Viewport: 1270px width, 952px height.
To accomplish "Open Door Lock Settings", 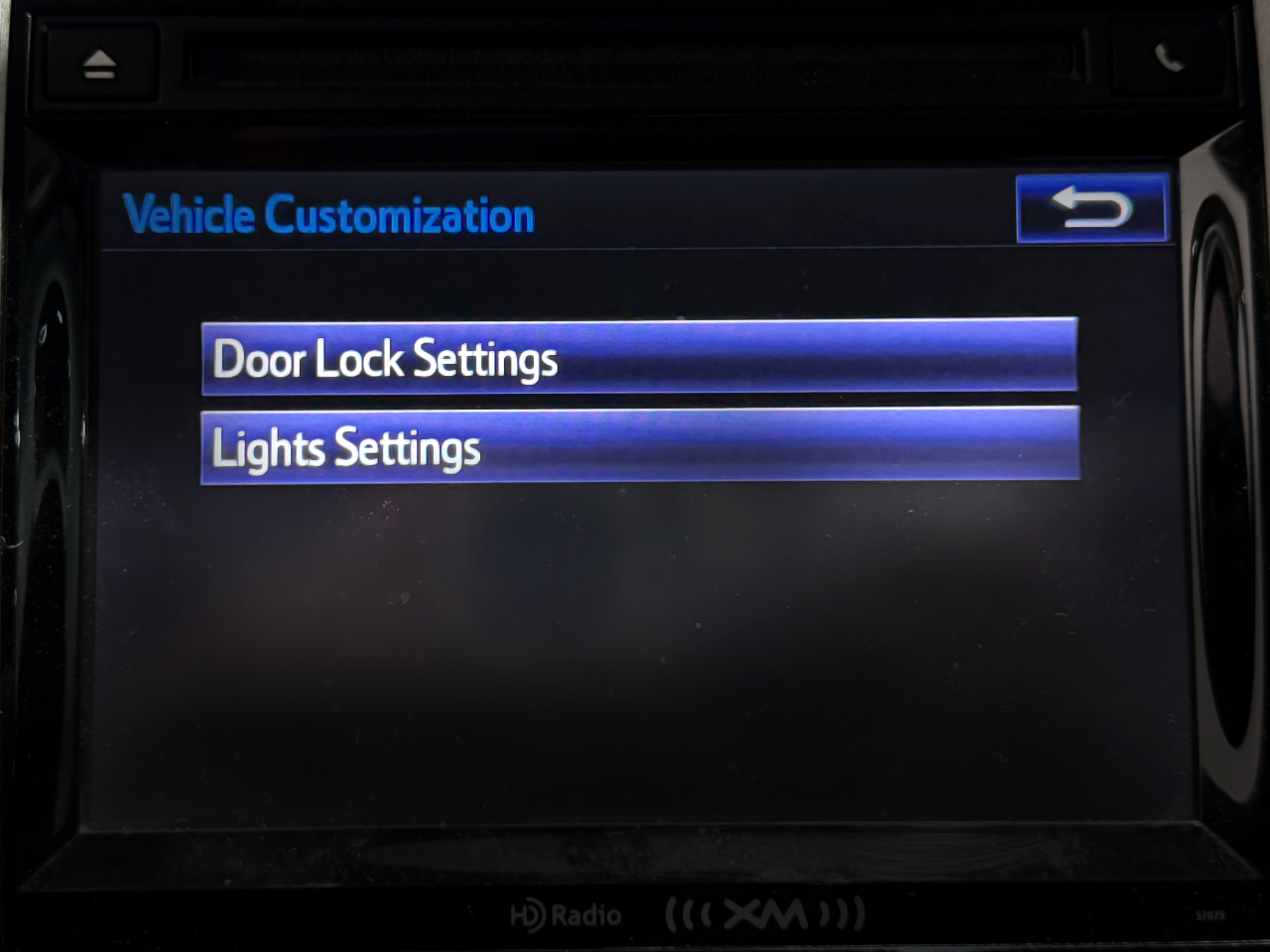I will (x=639, y=356).
